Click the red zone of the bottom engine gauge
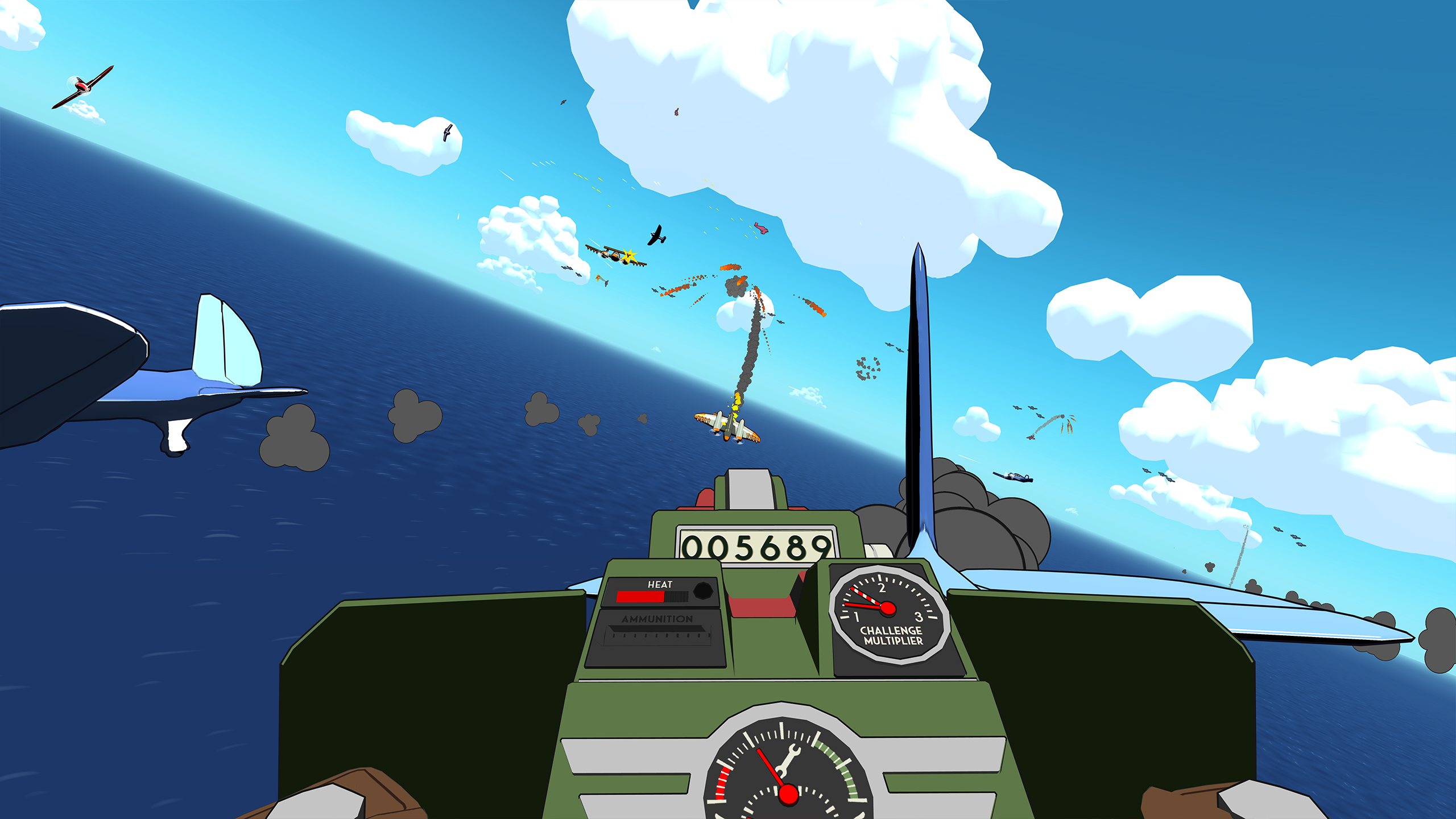Image resolution: width=1456 pixels, height=819 pixels. point(721,781)
